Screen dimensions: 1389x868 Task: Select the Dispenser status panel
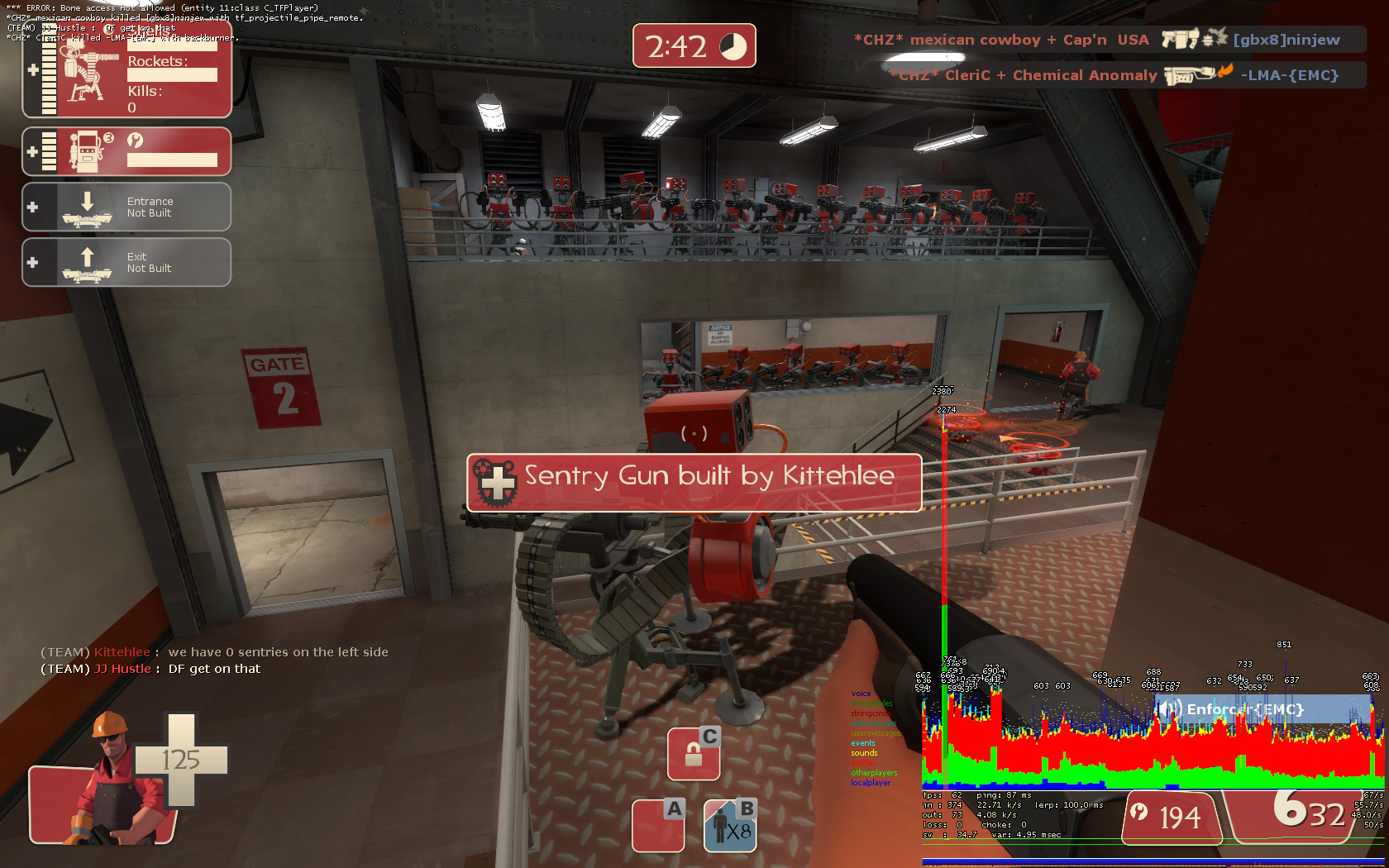pos(126,151)
